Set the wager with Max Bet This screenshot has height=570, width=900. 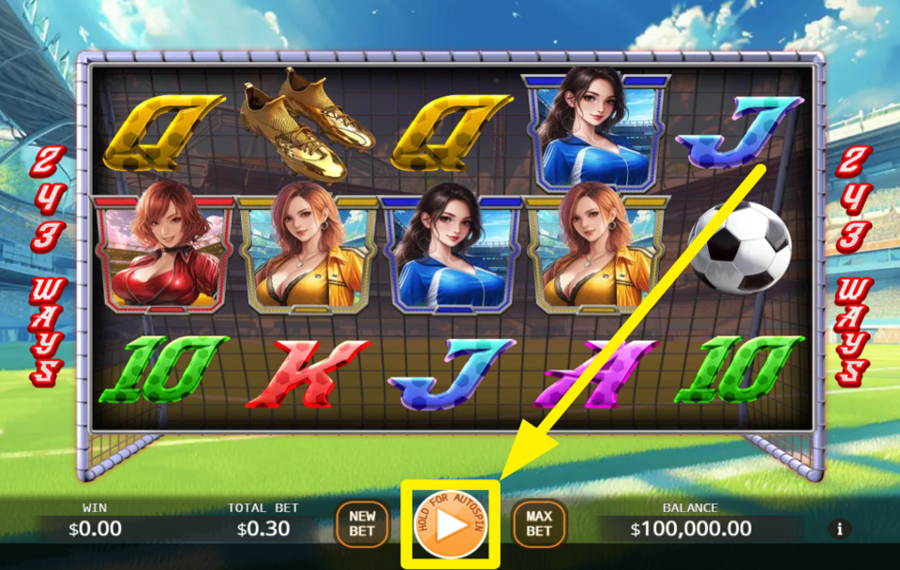[x=539, y=524]
